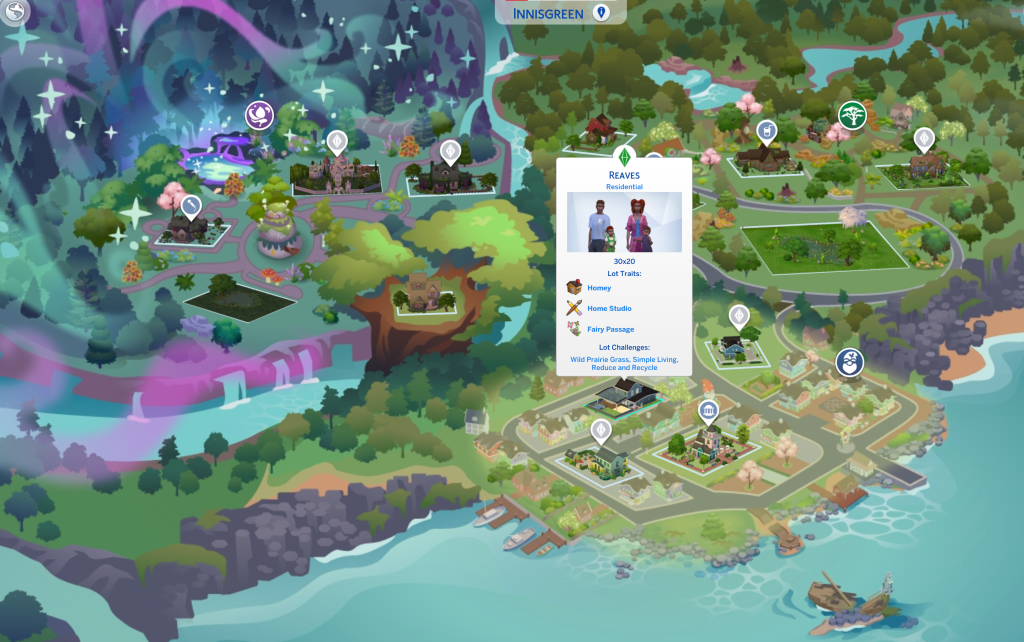Select the green plumbob marker for Reaves lot
This screenshot has width=1024, height=642.
point(624,157)
